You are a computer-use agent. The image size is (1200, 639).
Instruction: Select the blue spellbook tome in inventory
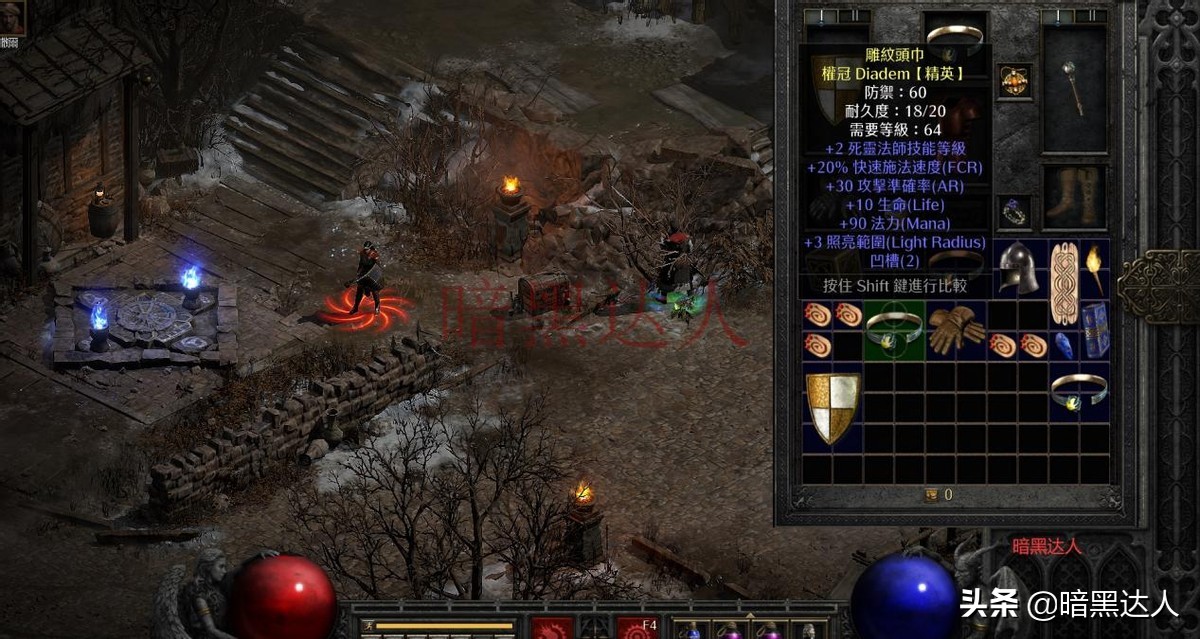[1095, 329]
